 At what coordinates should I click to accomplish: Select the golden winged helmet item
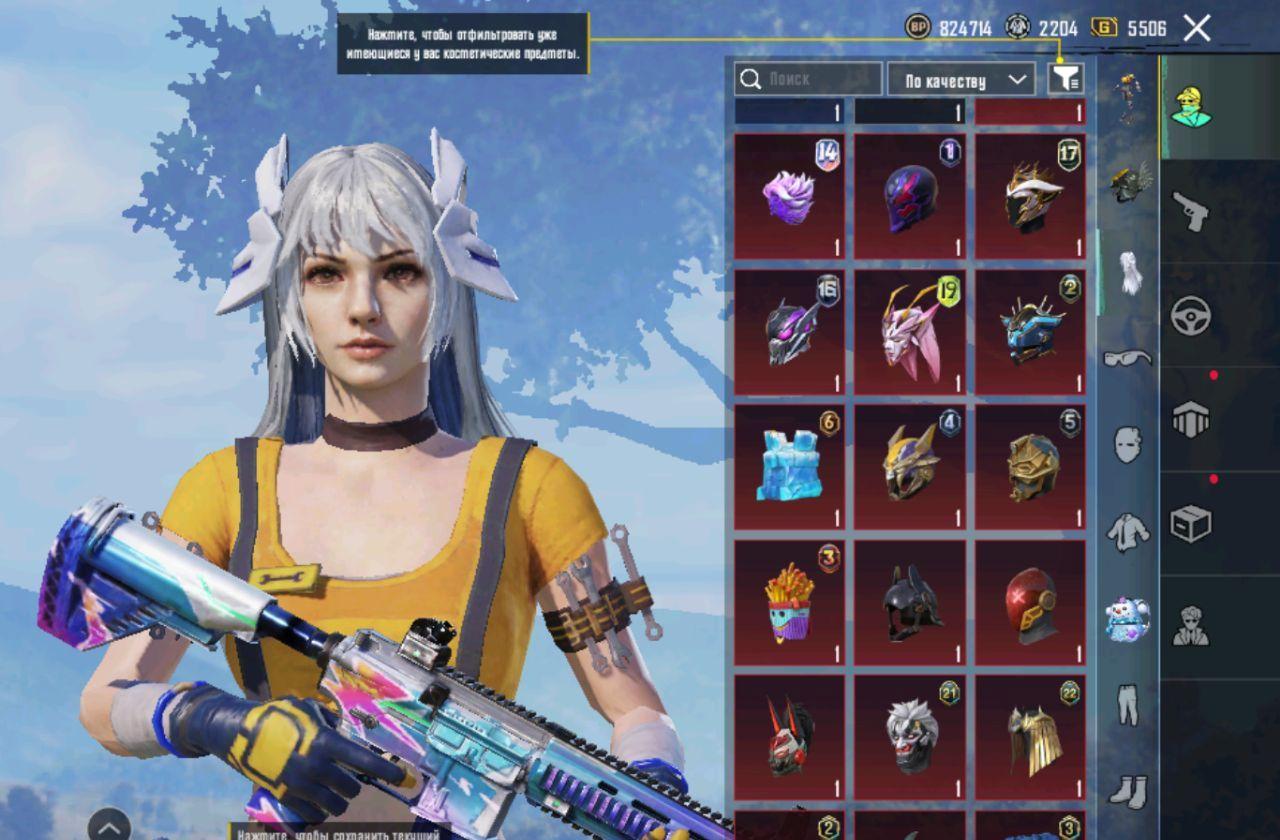point(1031,738)
